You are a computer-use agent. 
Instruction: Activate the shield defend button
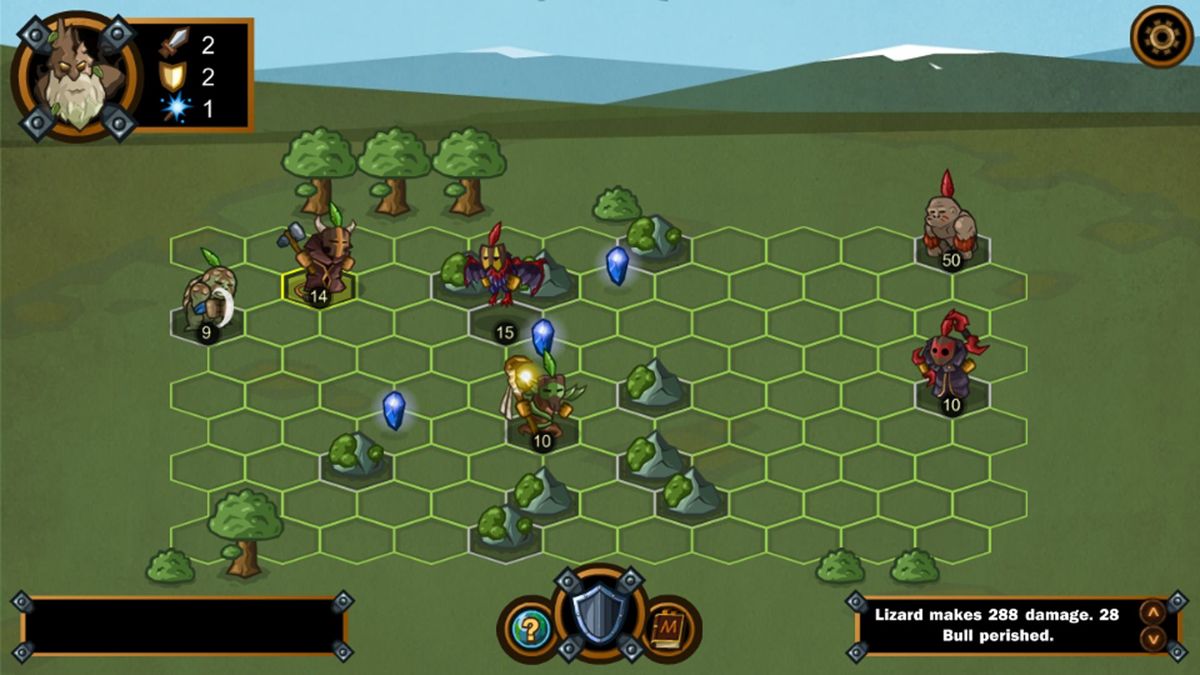[x=599, y=615]
